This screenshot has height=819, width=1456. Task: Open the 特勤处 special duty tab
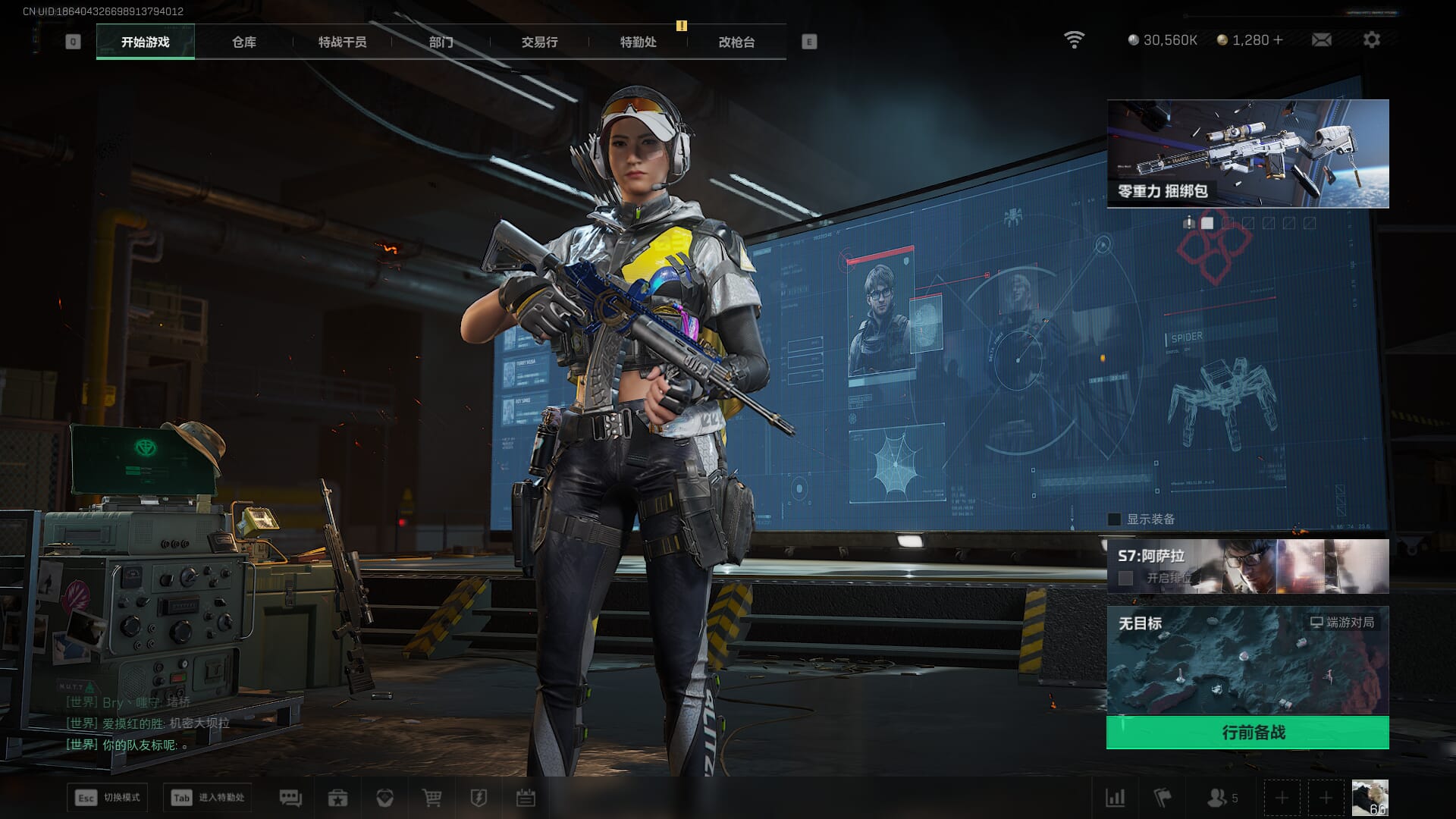638,42
